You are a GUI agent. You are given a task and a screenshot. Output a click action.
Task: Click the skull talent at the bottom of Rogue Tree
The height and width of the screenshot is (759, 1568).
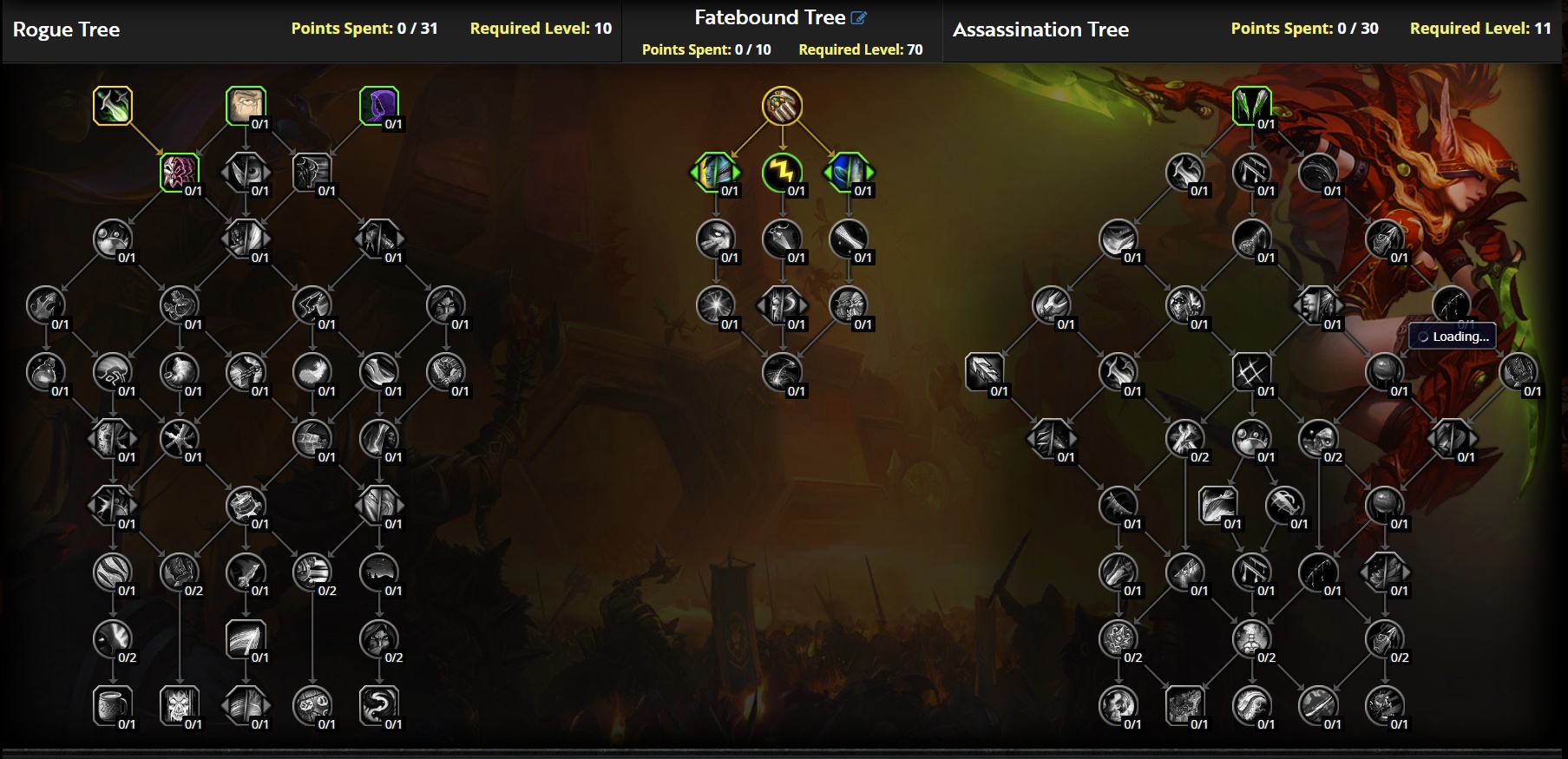[180, 706]
